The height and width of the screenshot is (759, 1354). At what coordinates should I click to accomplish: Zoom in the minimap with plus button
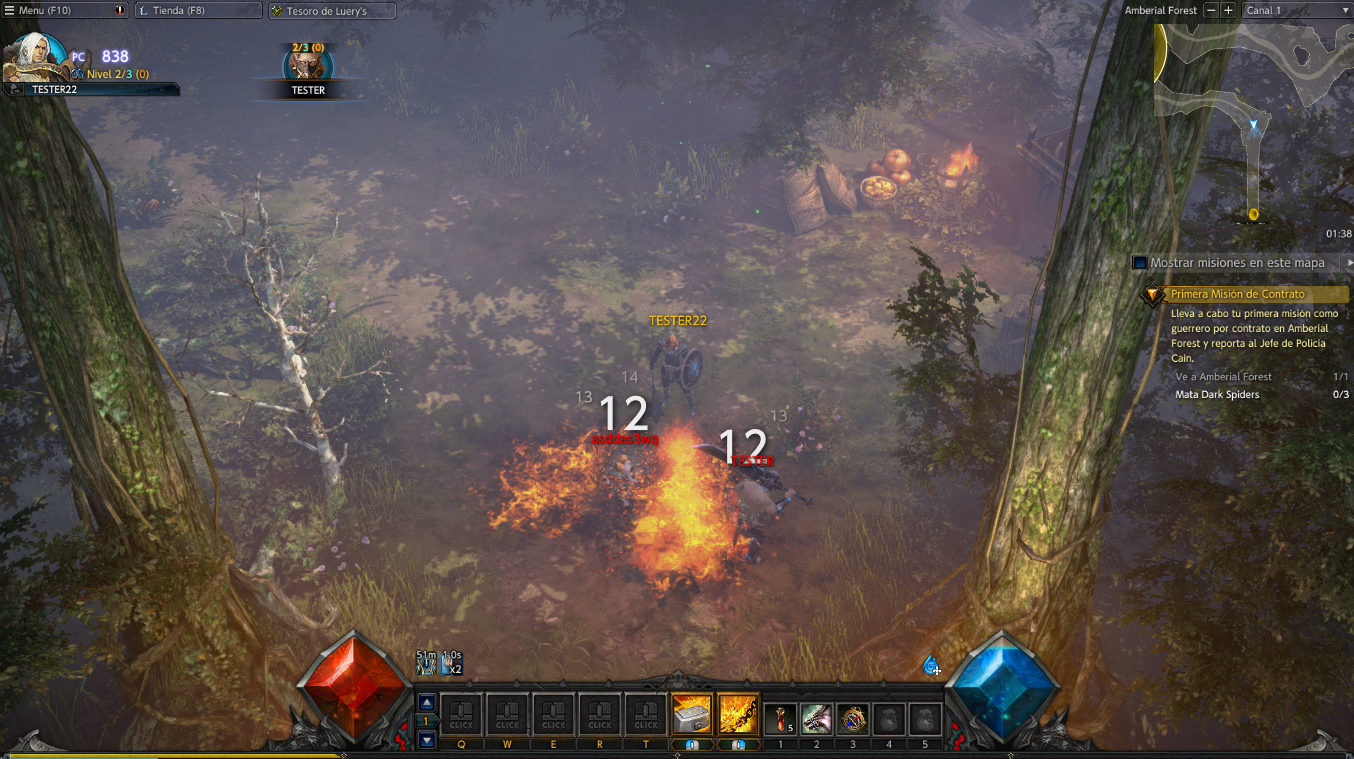(1228, 10)
